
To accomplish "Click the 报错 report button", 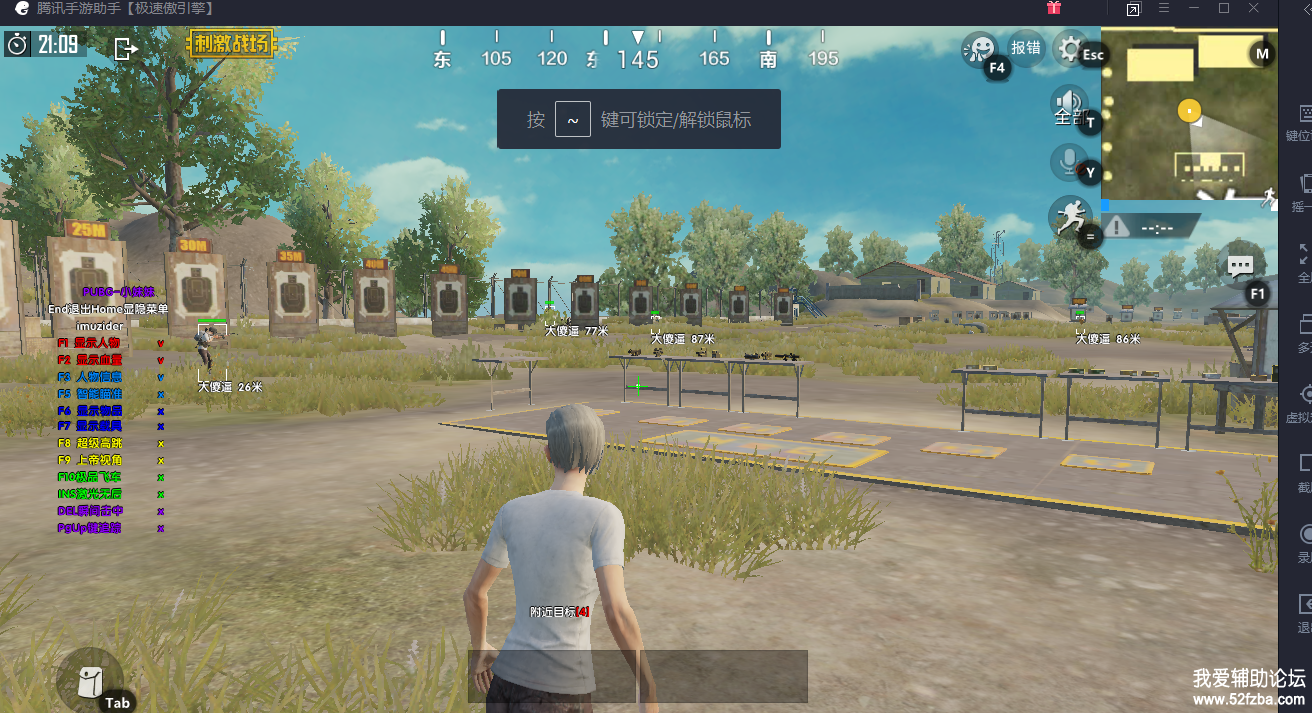I will pyautogui.click(x=1026, y=47).
